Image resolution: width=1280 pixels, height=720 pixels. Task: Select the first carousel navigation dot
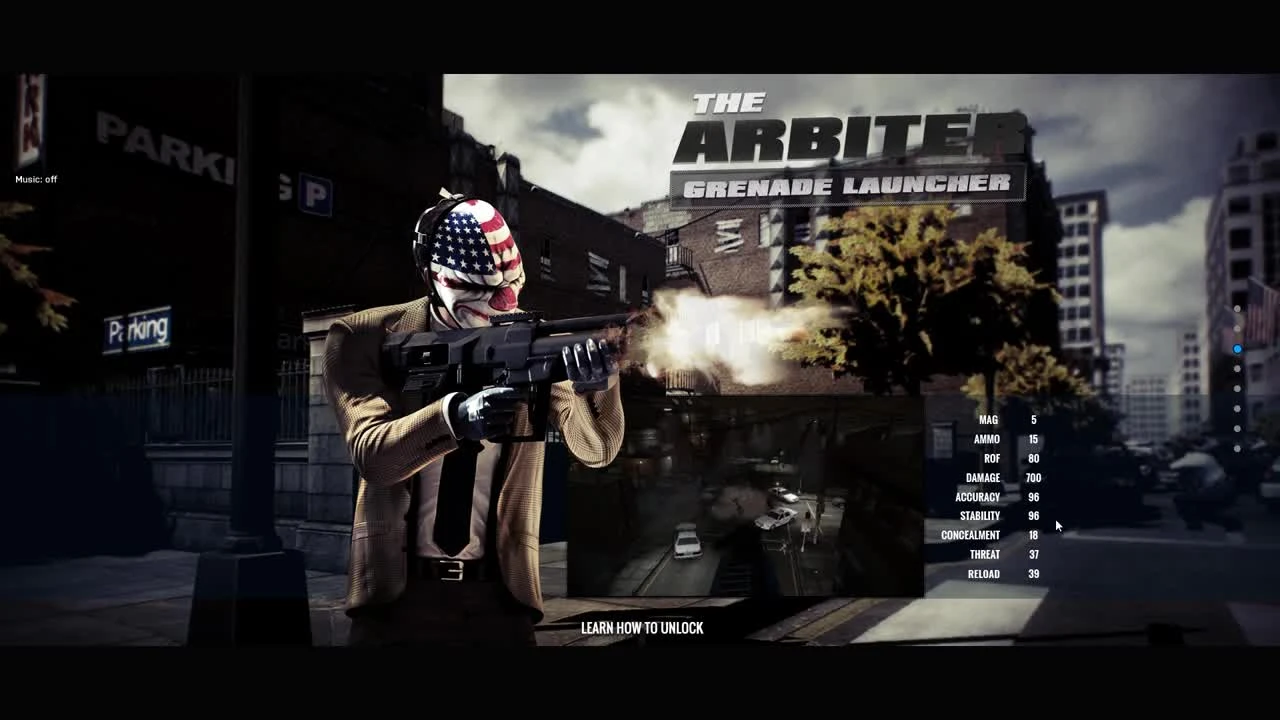click(1237, 310)
